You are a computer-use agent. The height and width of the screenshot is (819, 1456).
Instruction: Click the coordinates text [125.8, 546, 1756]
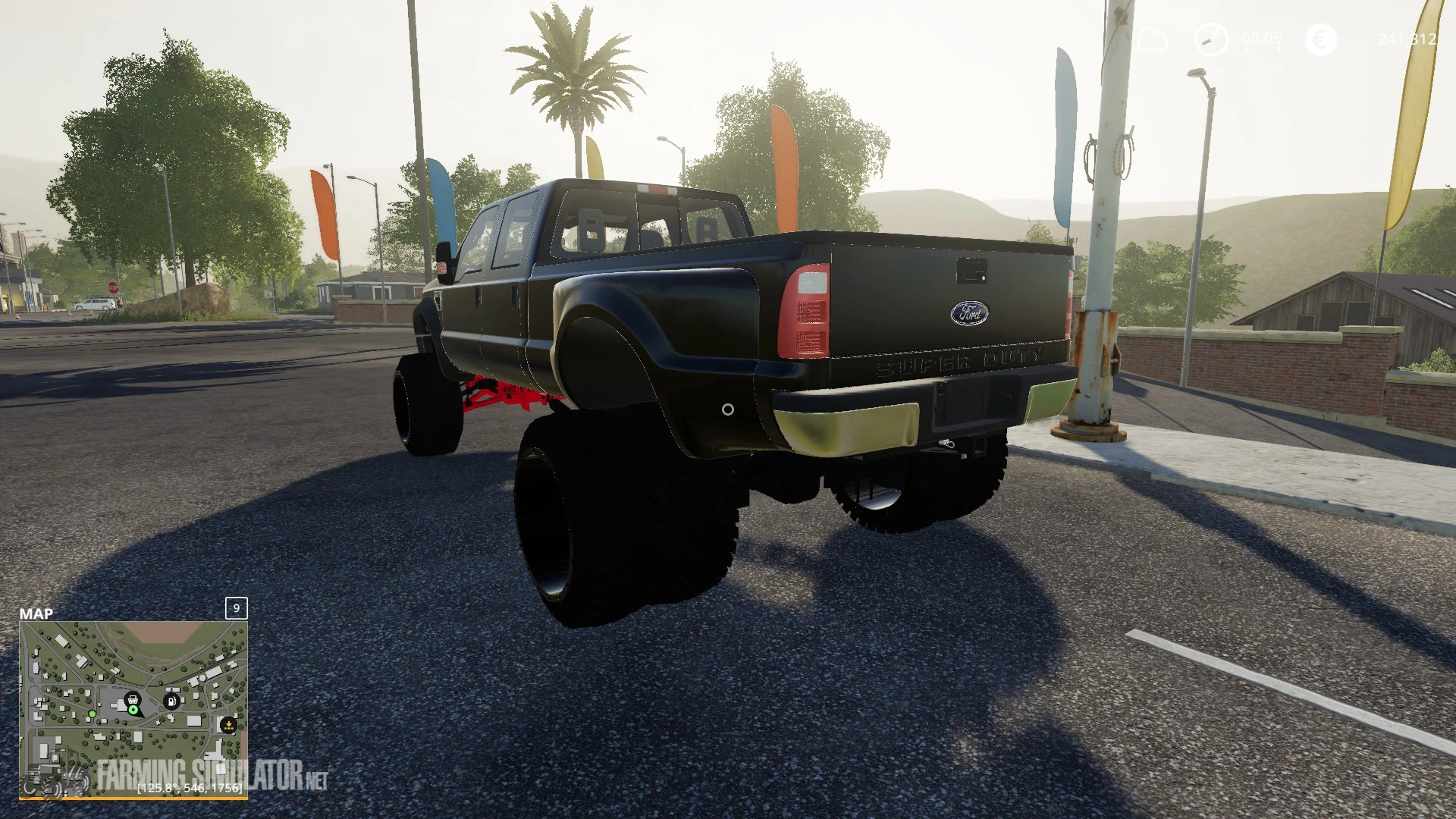coord(189,787)
